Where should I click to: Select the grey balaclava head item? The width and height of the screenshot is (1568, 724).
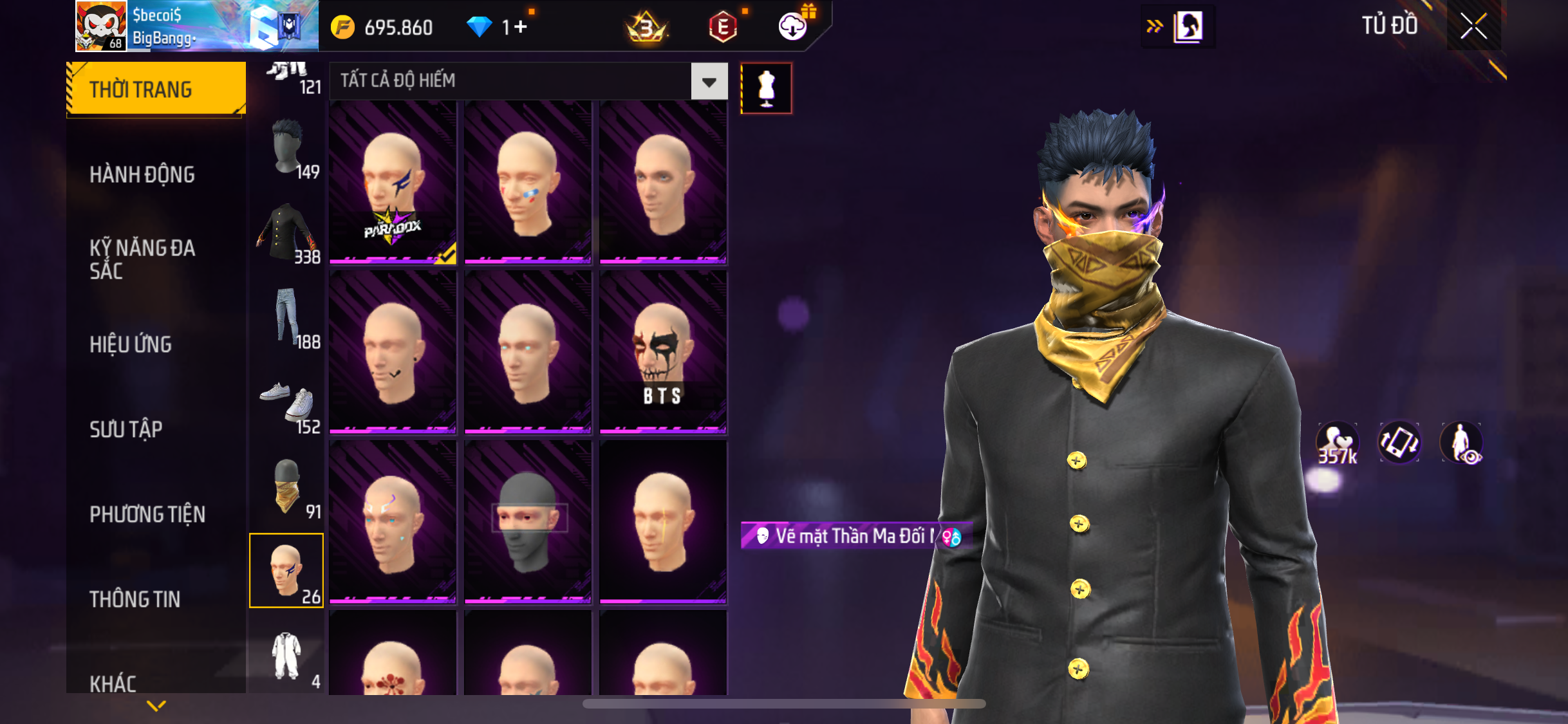coord(528,522)
